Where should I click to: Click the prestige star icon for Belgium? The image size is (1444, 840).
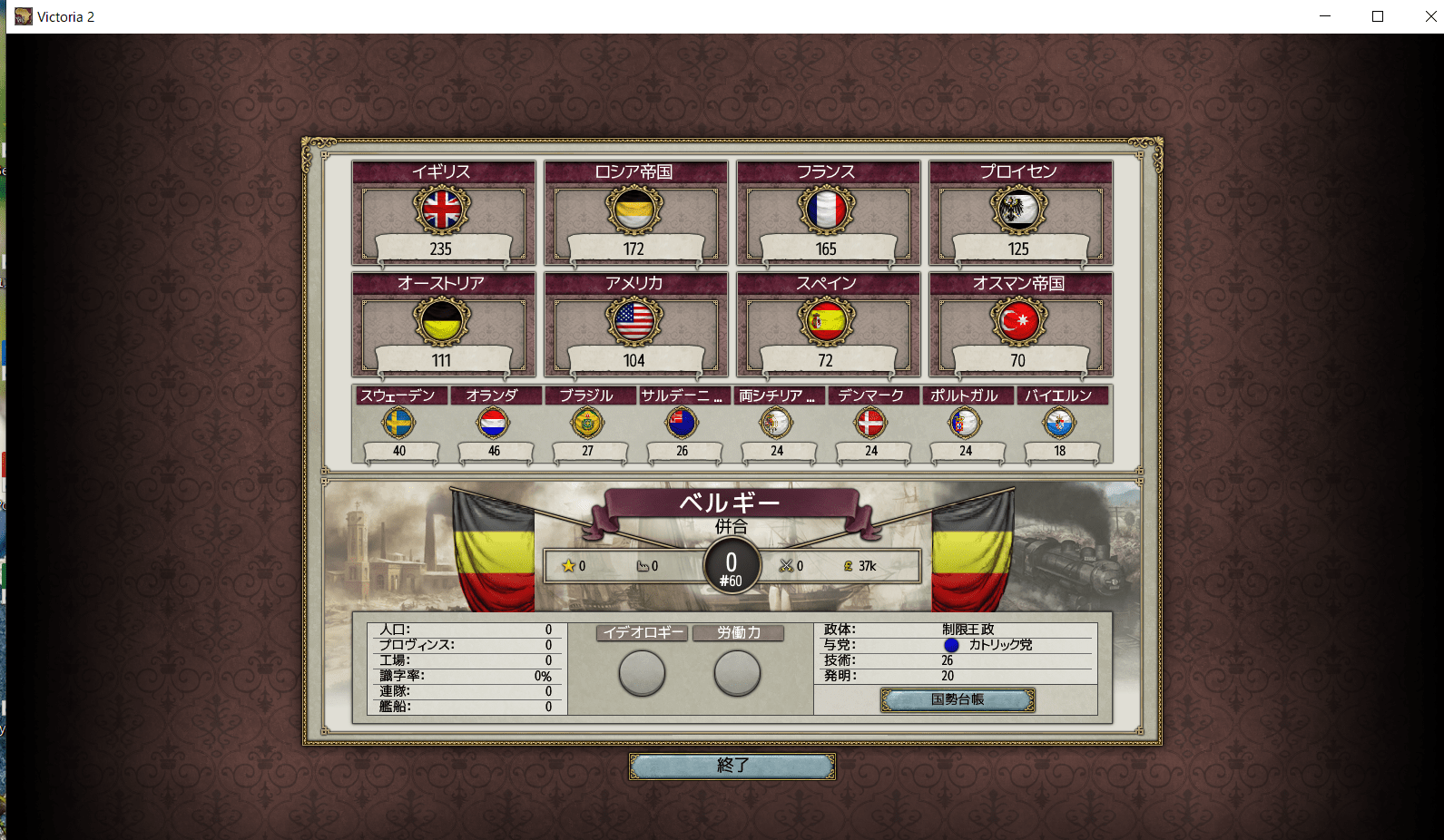point(568,565)
